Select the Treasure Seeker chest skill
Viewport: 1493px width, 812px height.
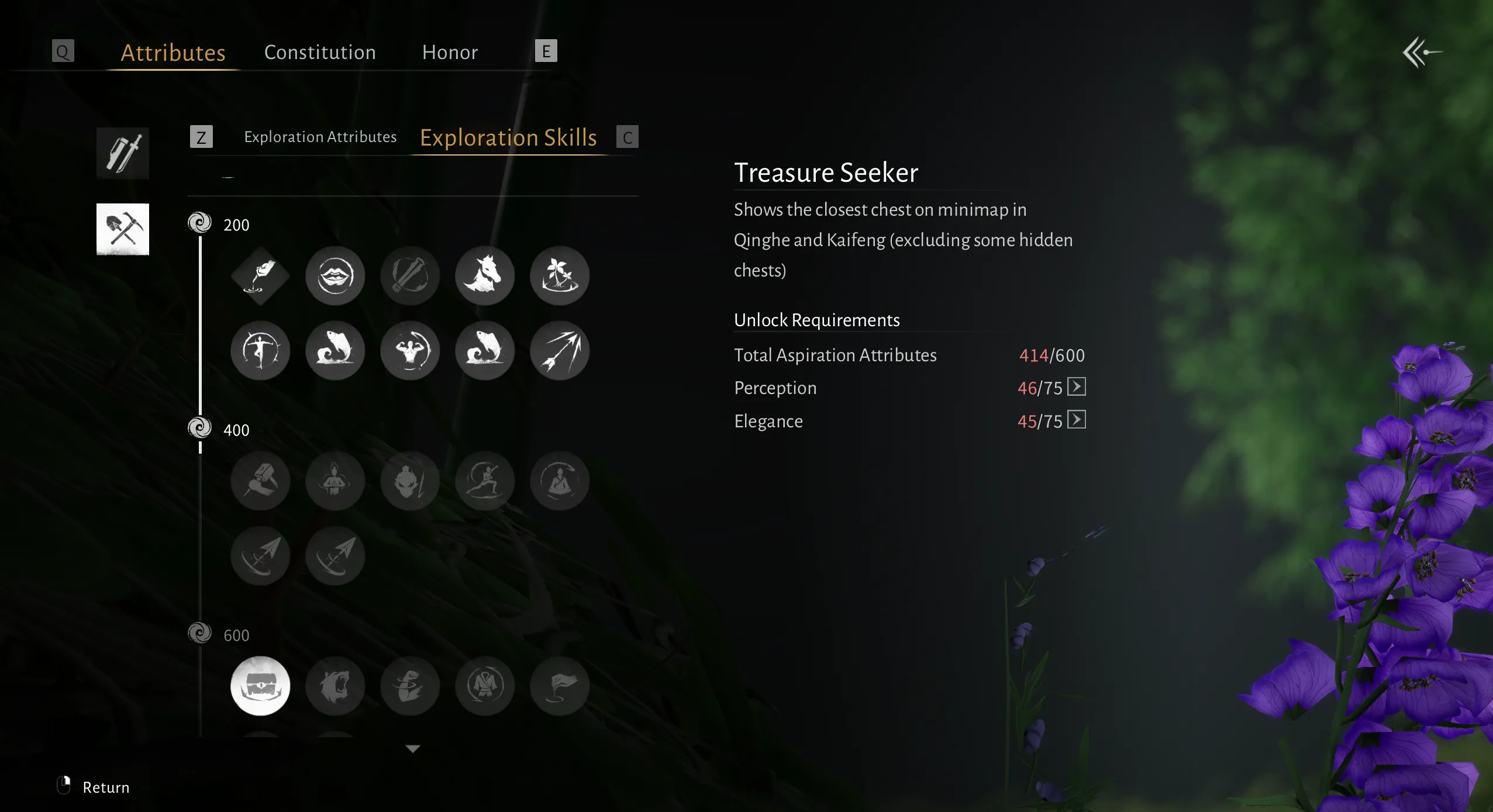click(260, 686)
